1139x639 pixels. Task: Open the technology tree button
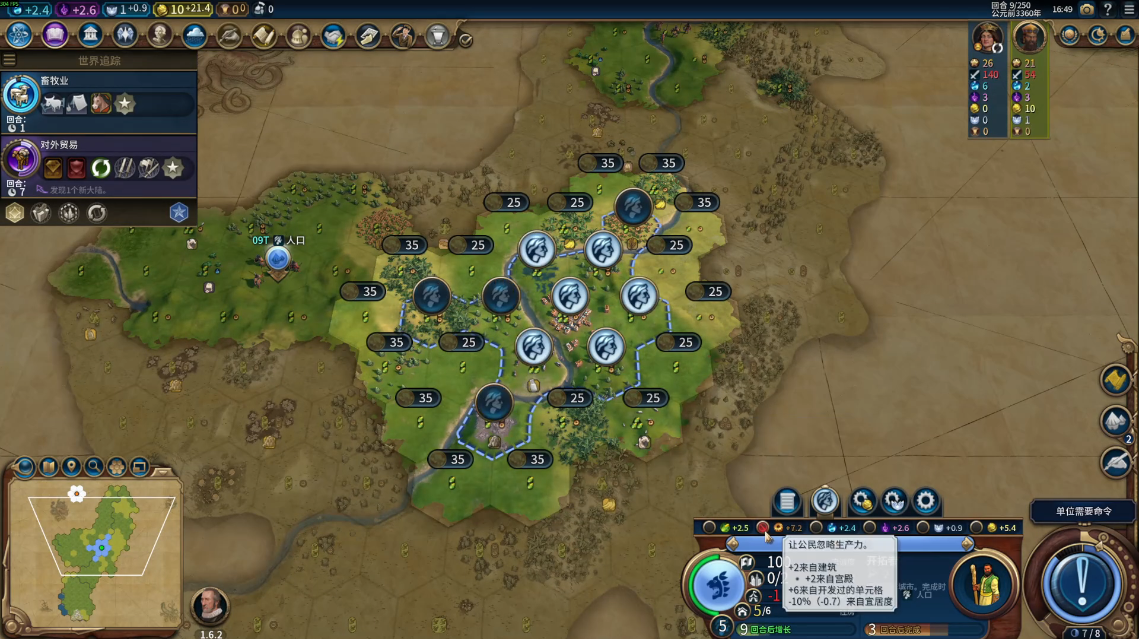[18, 35]
